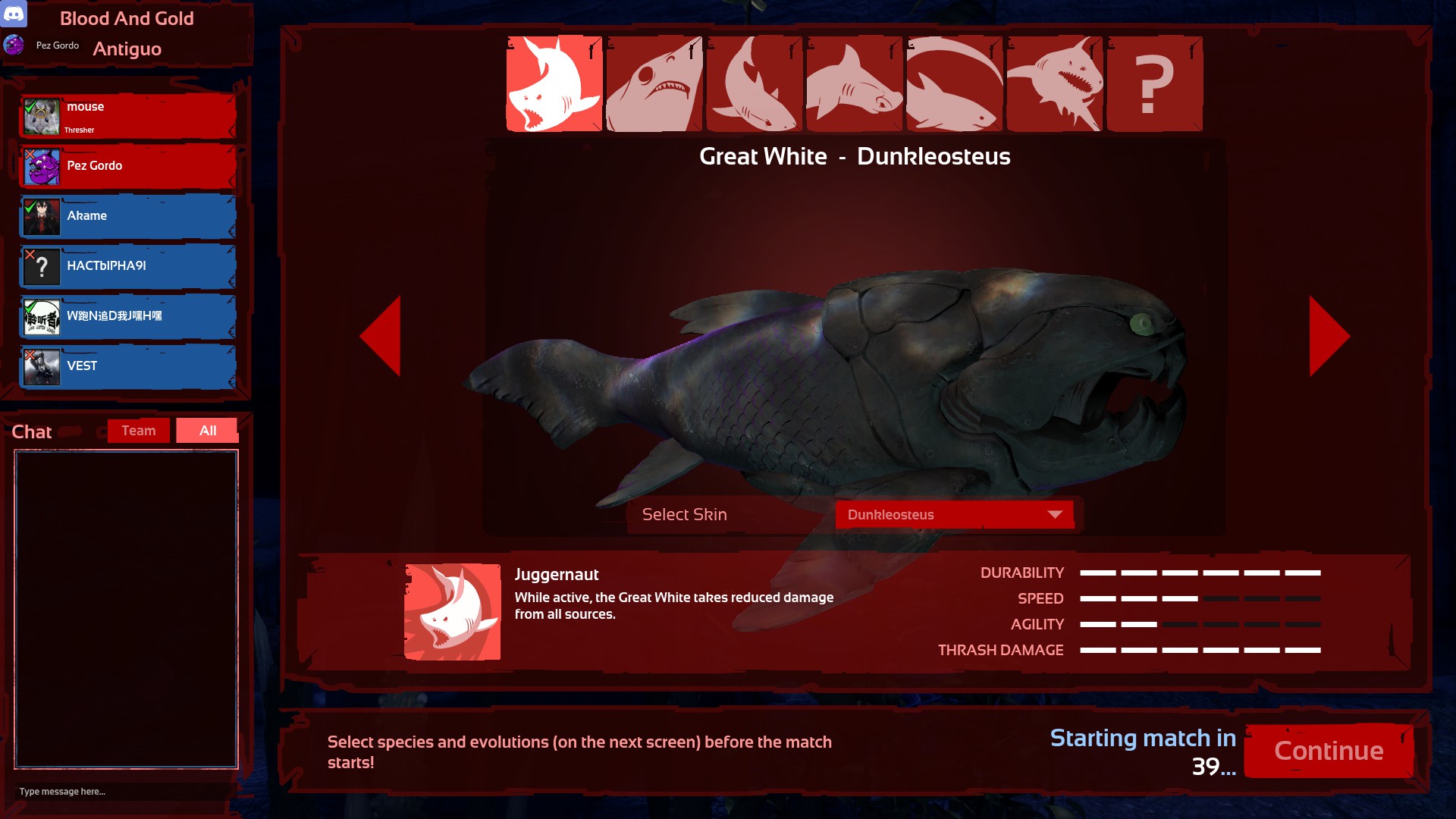Screen dimensions: 1456x819
Task: Select the Hammerhead shark species icon
Action: pos(852,83)
